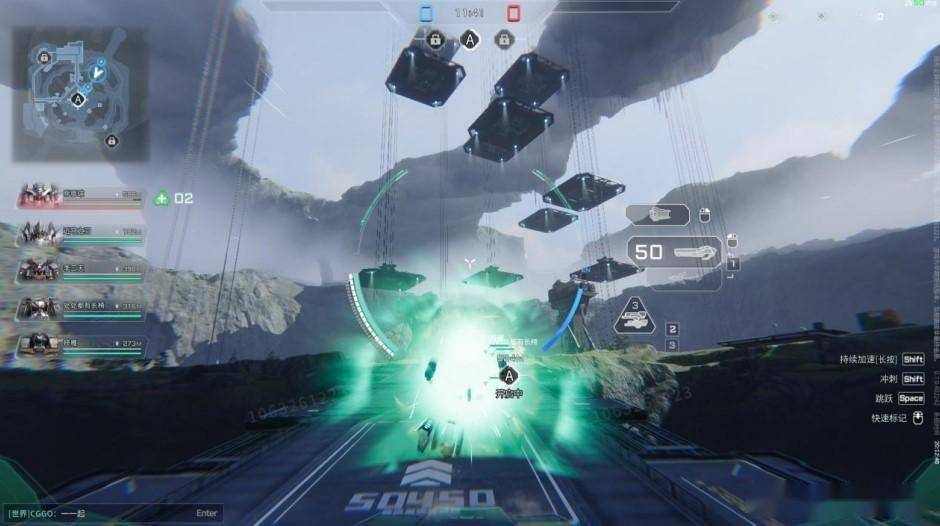
Task: Click the objective A marker on the minimap
Action: [78, 99]
